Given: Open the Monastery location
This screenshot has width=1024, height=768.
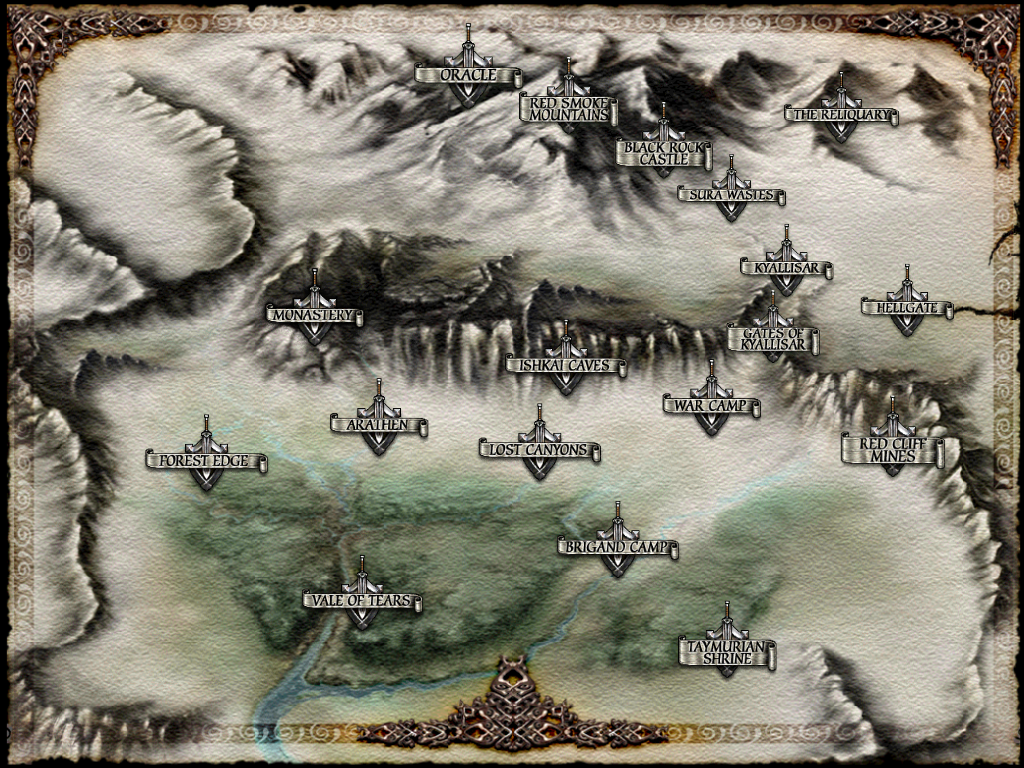Looking at the screenshot, I should [314, 315].
